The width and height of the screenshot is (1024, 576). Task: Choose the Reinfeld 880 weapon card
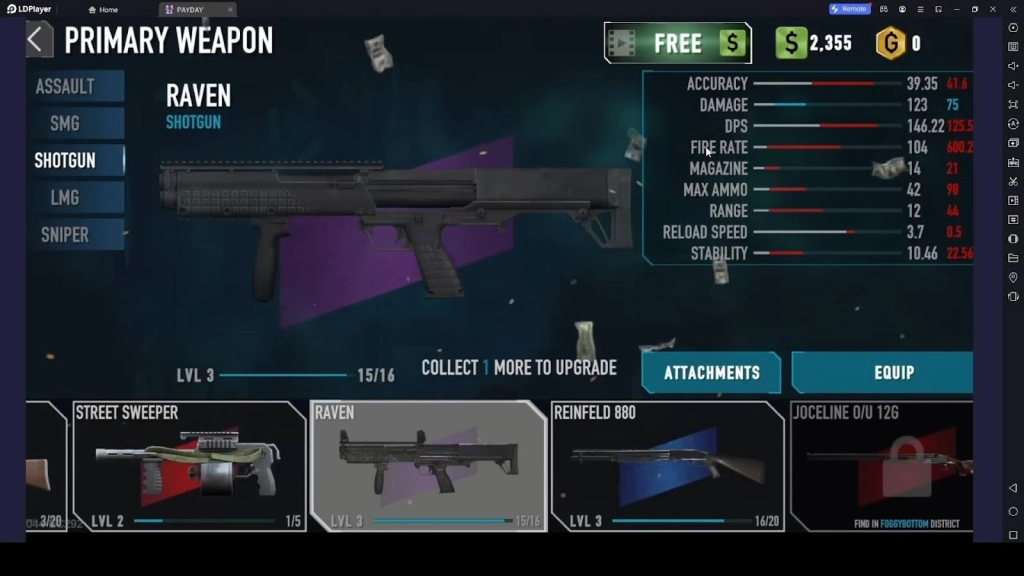tap(667, 466)
